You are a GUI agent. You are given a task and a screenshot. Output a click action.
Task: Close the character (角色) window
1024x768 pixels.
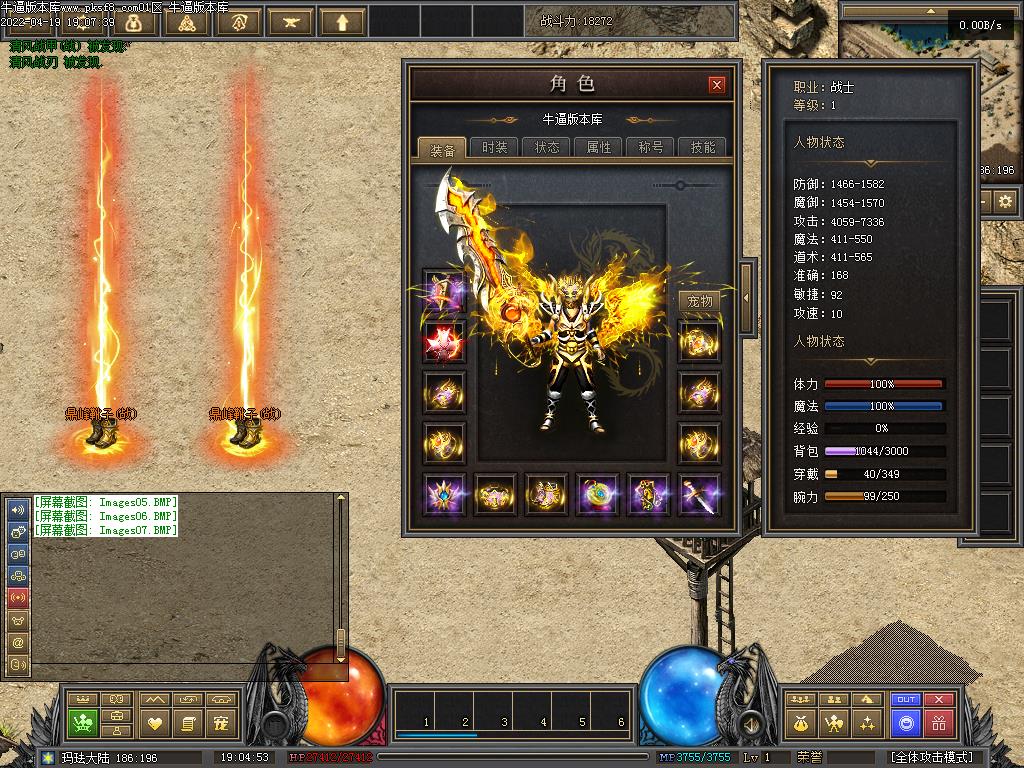[716, 85]
